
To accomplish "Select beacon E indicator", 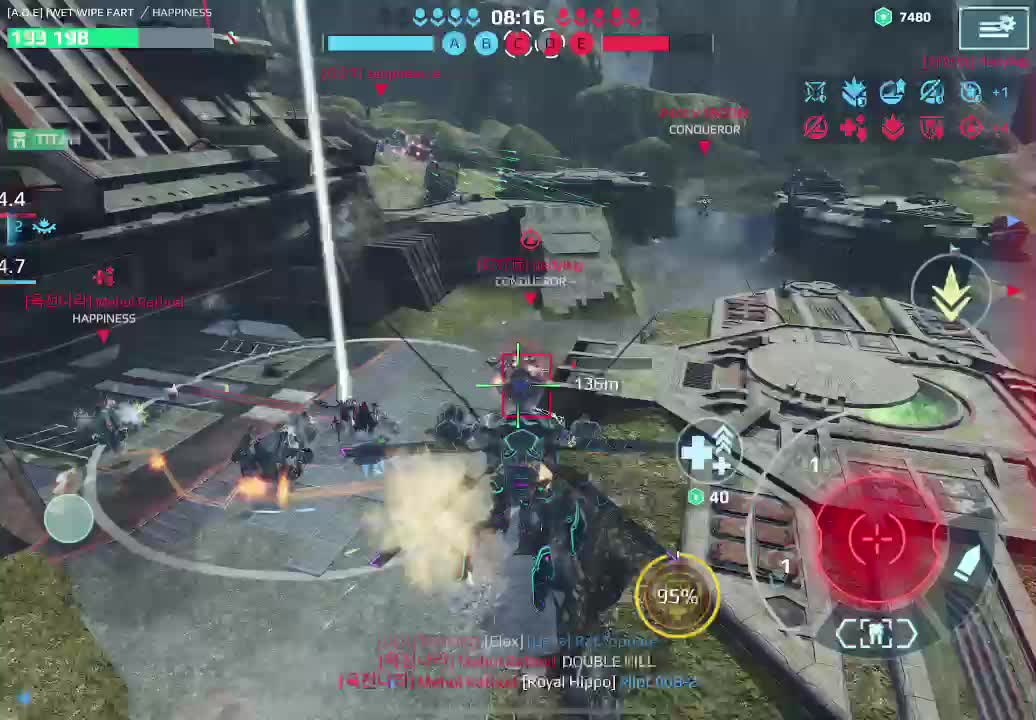I will click(582, 43).
